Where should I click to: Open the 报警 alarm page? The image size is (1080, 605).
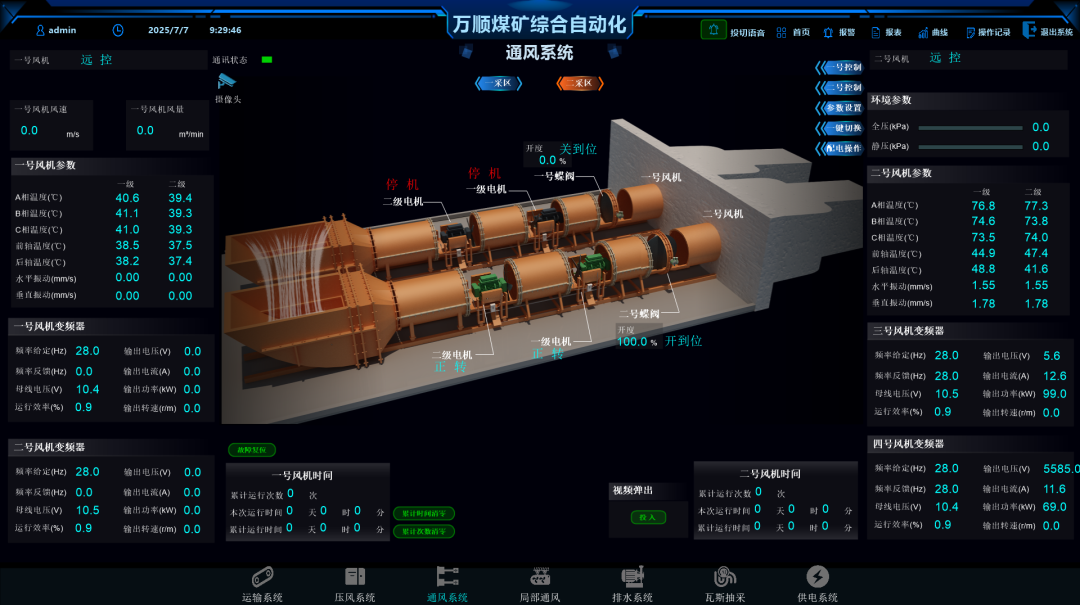[839, 32]
